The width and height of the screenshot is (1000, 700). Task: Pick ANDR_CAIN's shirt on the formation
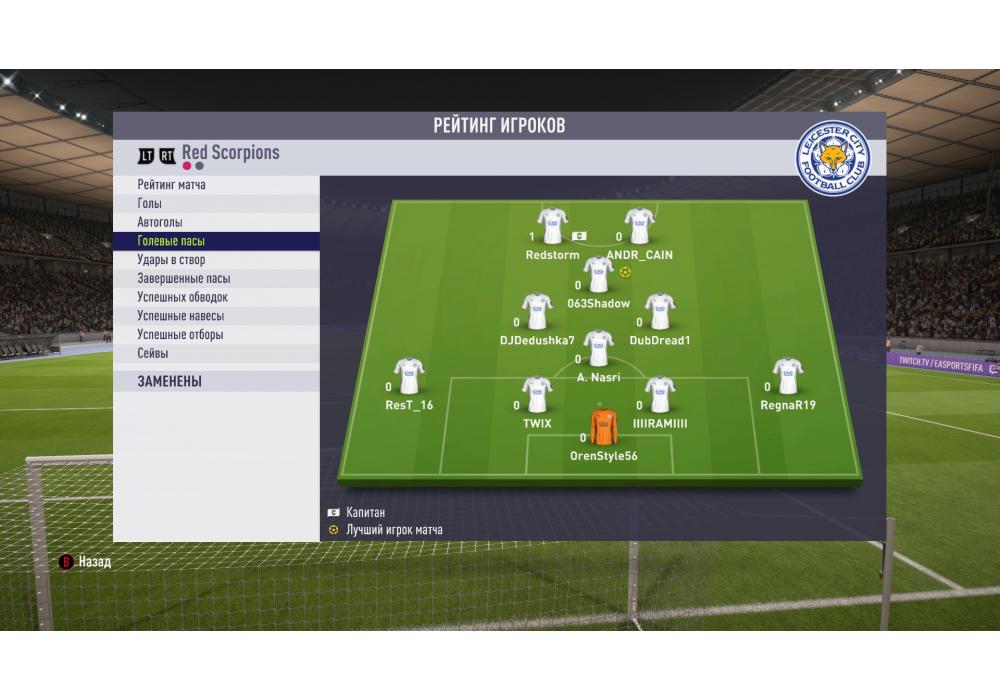point(639,227)
